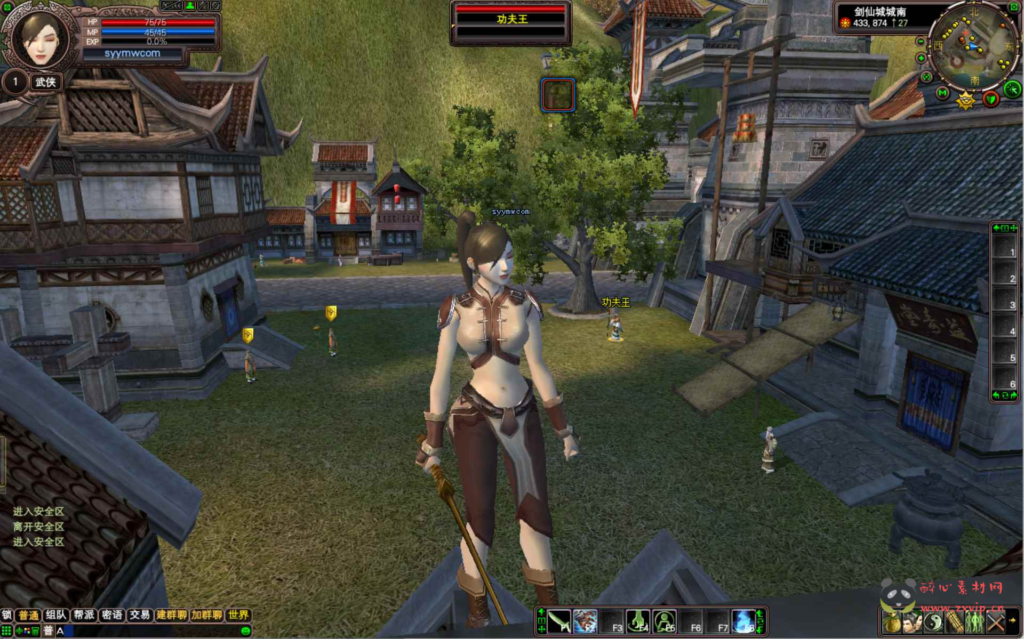Click the player portrait avatar

click(x=40, y=38)
